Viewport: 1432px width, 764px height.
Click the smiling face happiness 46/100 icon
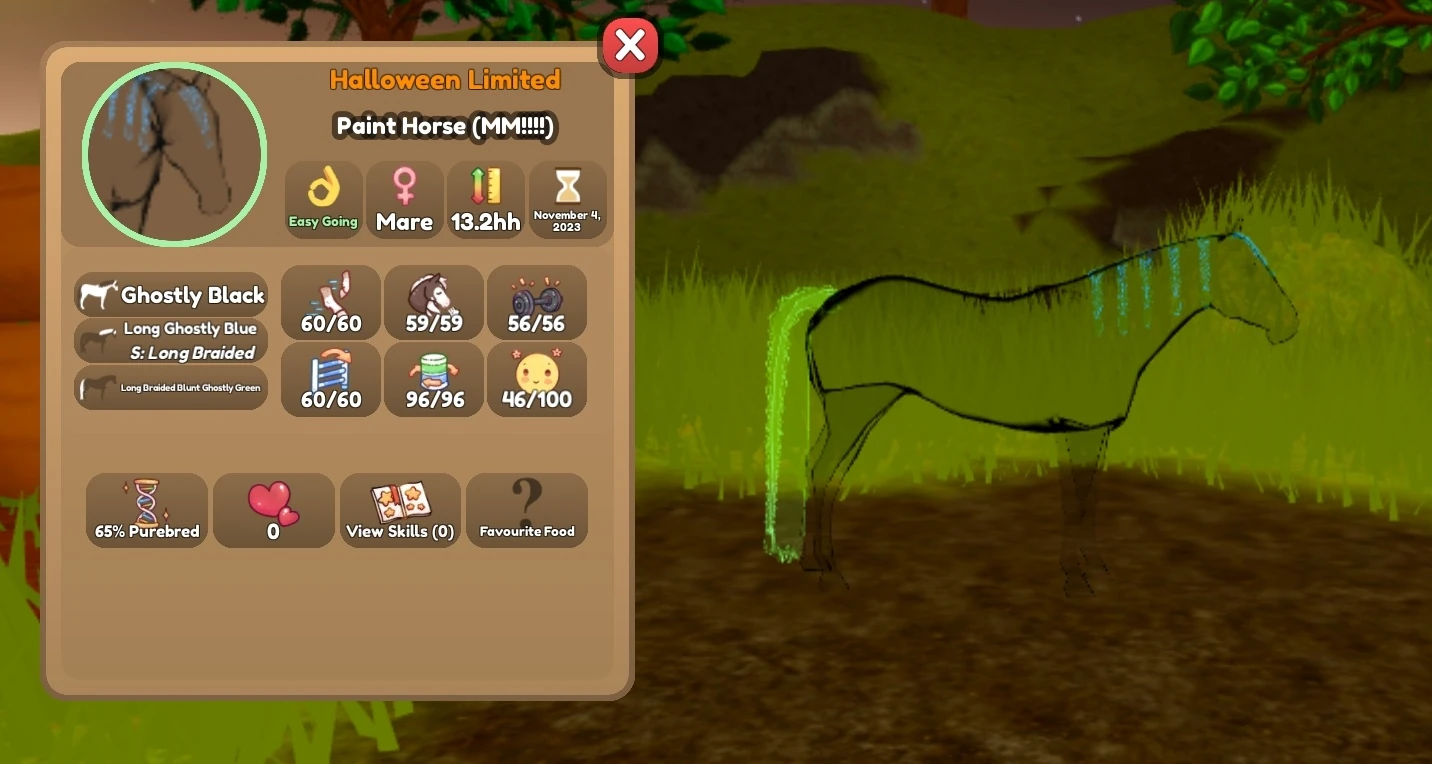(537, 379)
